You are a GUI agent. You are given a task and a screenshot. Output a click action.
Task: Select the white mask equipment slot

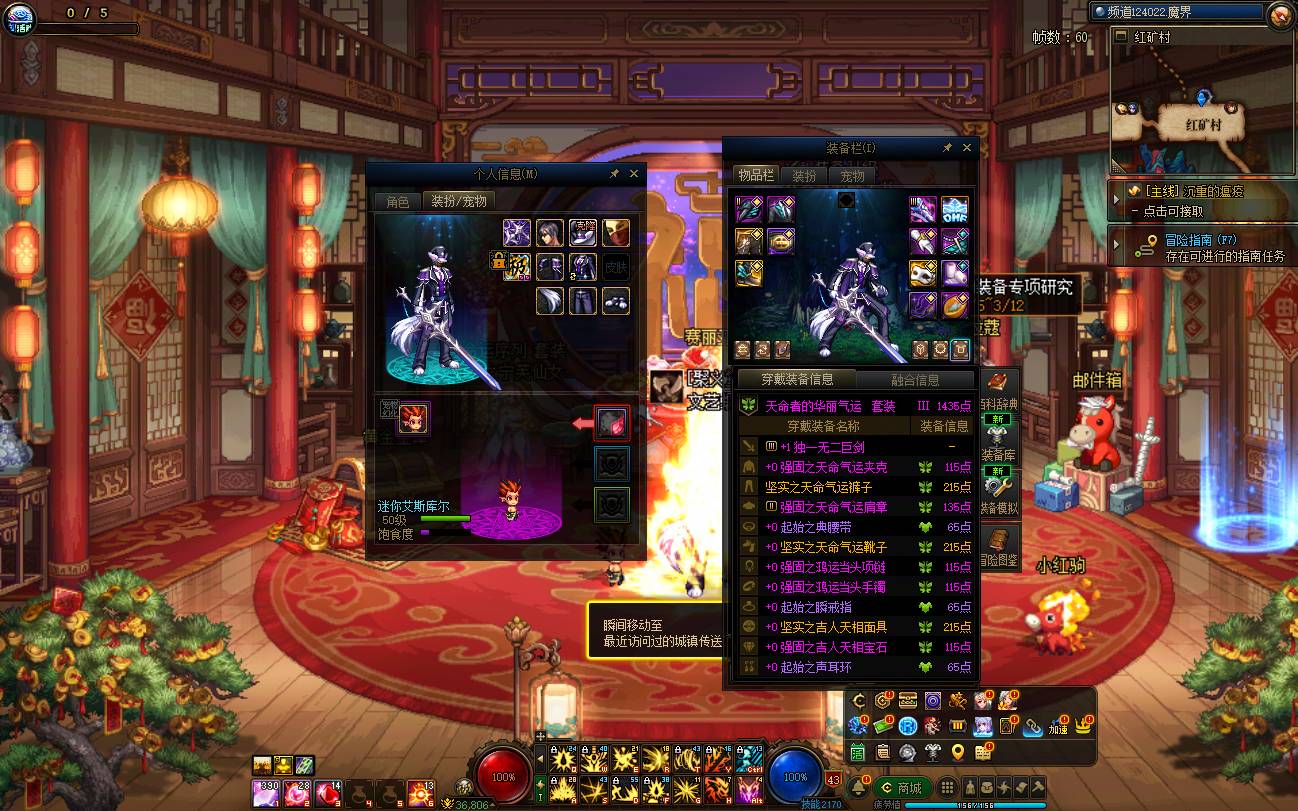[x=921, y=272]
